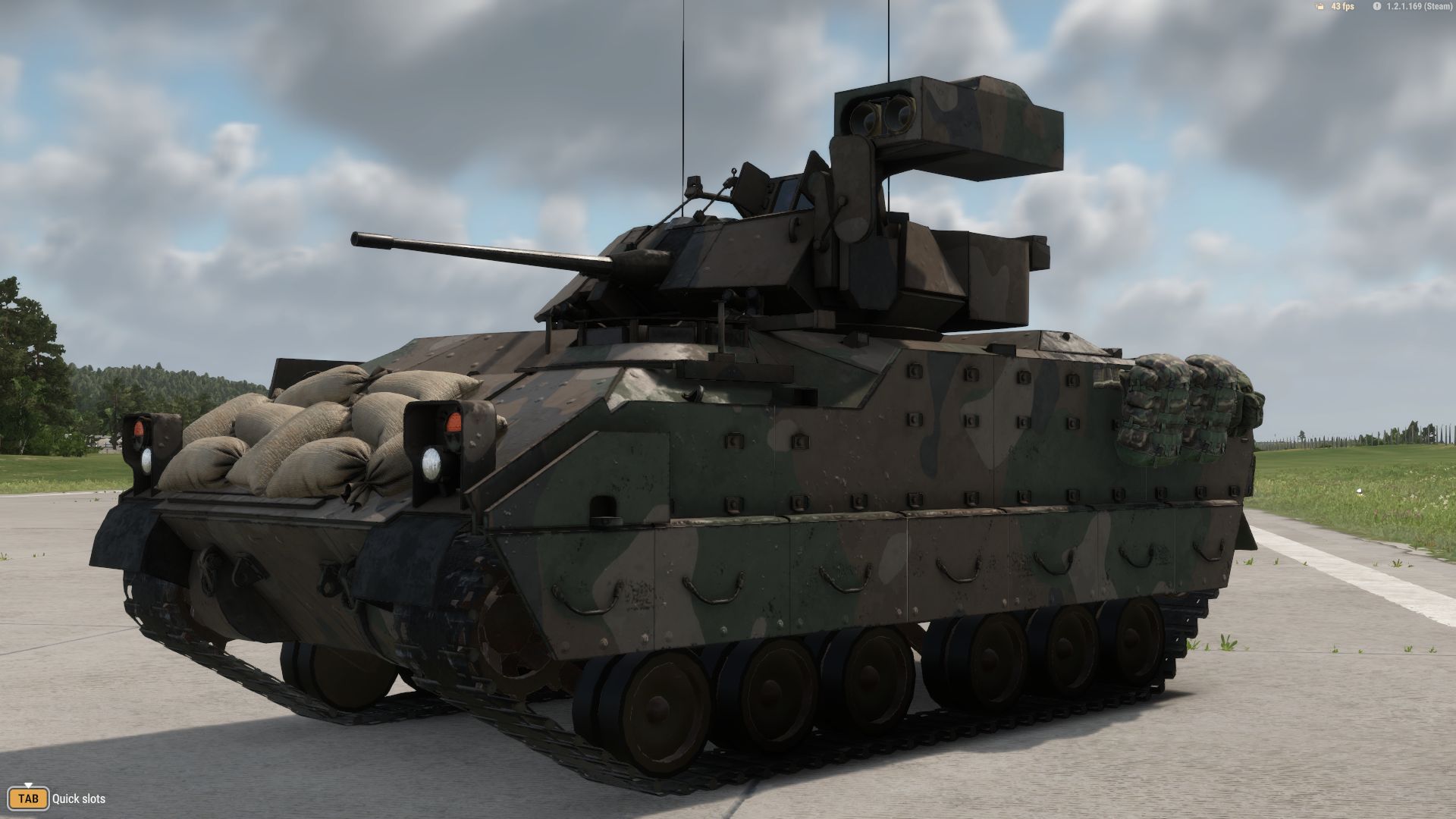
Task: Select the Quick slots label
Action: pos(79,798)
